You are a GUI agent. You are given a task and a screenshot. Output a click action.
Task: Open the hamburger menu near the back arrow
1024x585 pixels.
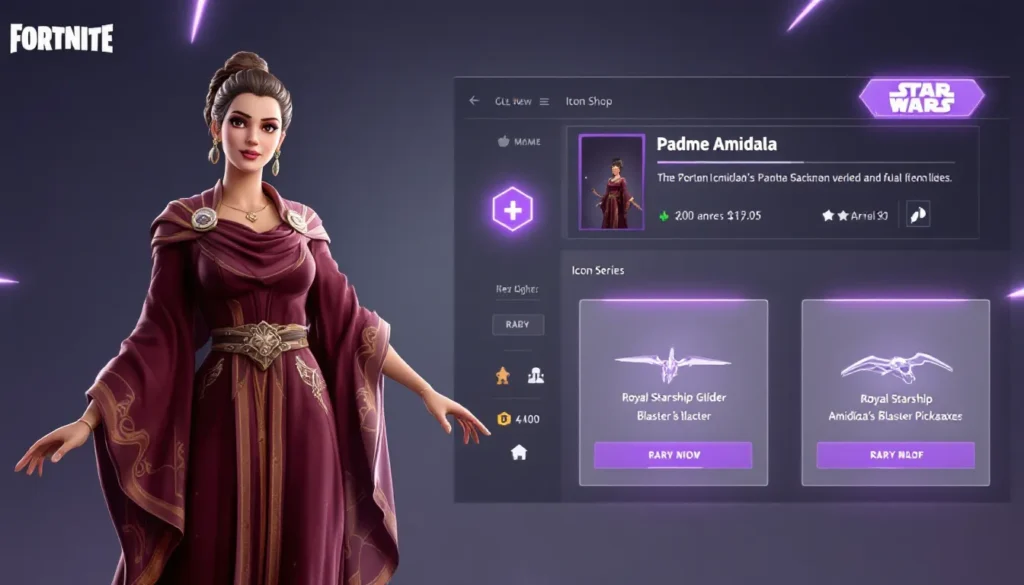[x=544, y=101]
